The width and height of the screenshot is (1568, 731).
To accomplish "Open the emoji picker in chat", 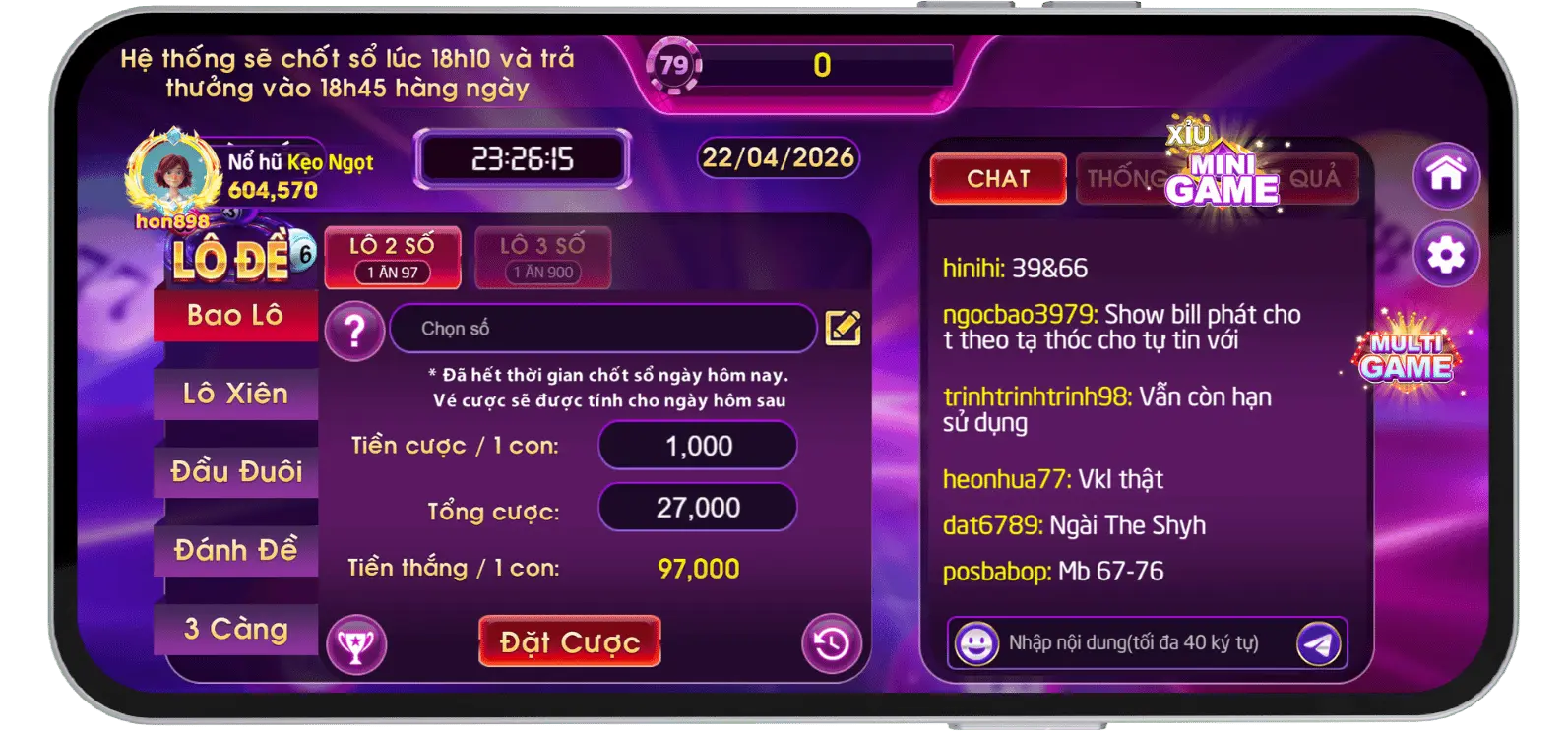I will (977, 644).
